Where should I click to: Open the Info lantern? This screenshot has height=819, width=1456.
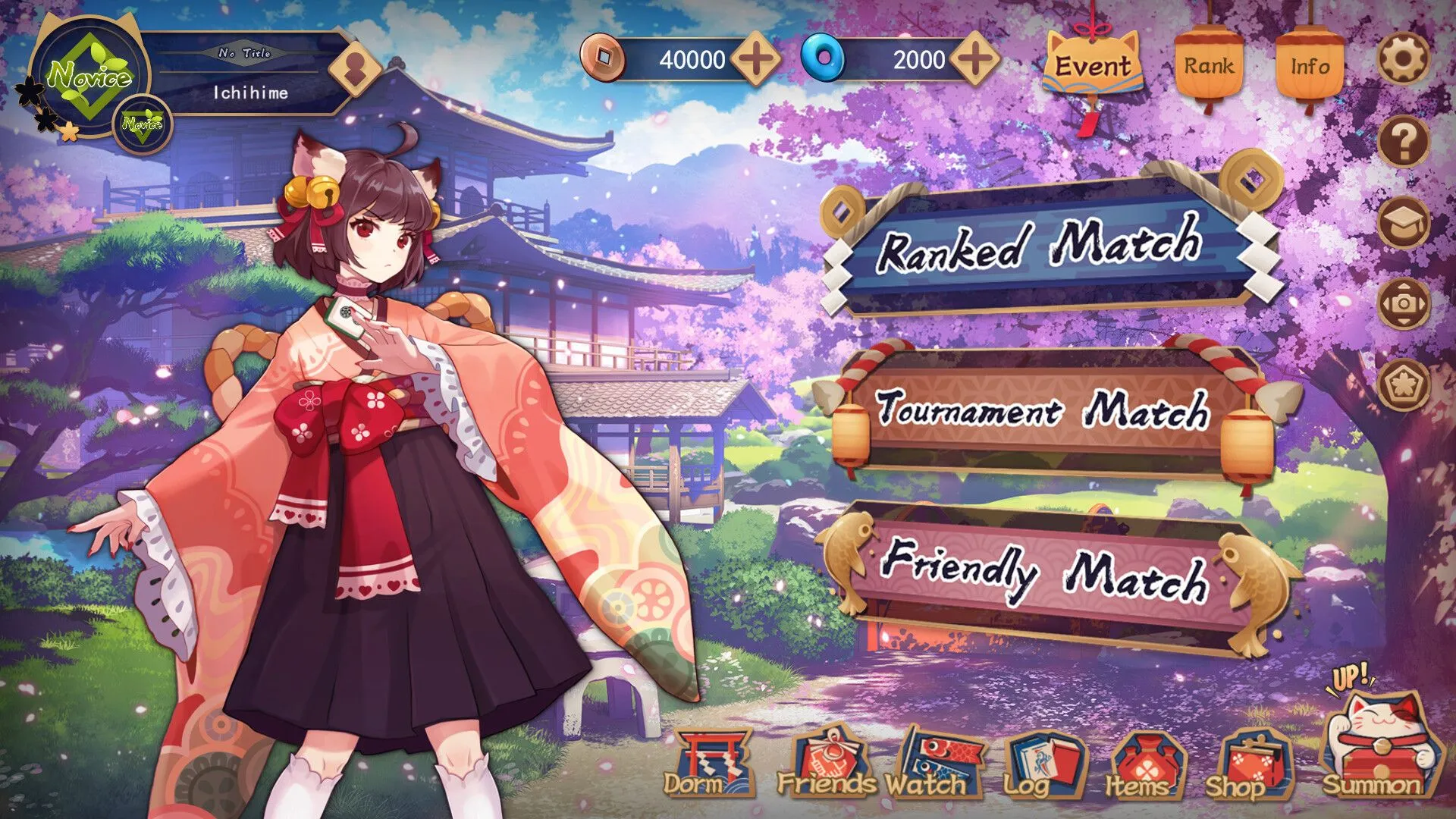tap(1310, 67)
